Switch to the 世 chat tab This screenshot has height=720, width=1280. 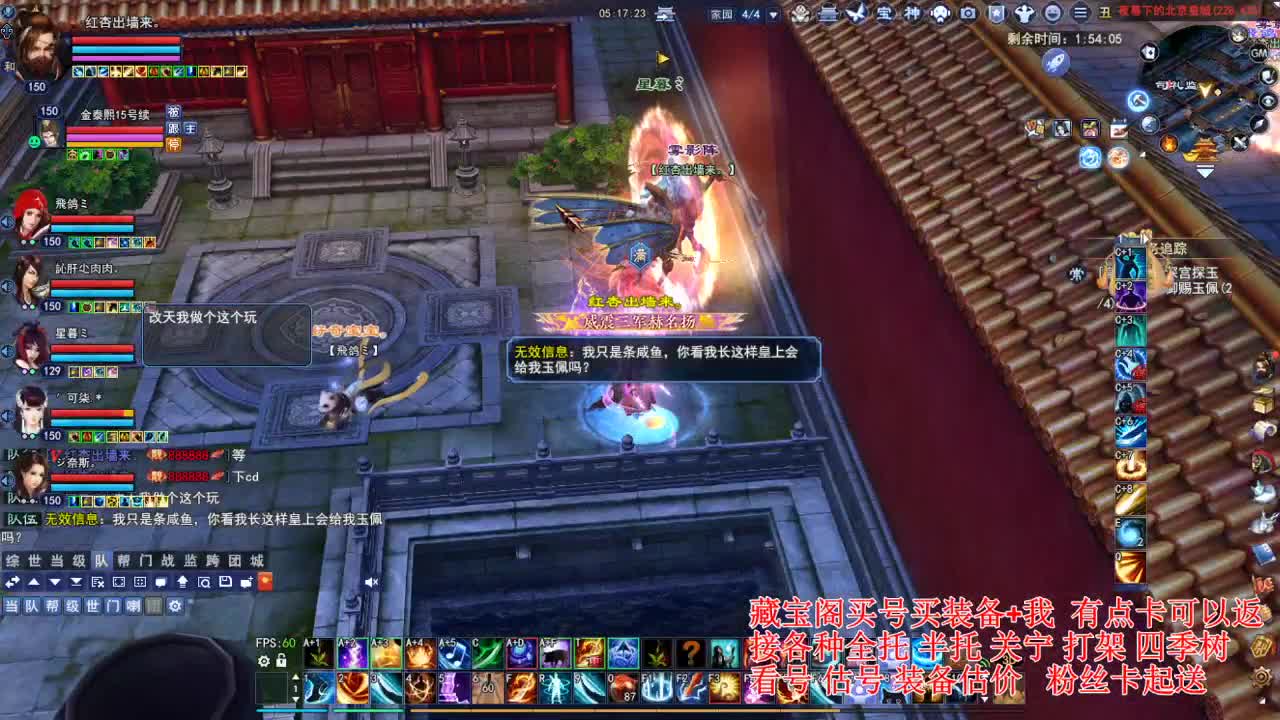point(32,562)
